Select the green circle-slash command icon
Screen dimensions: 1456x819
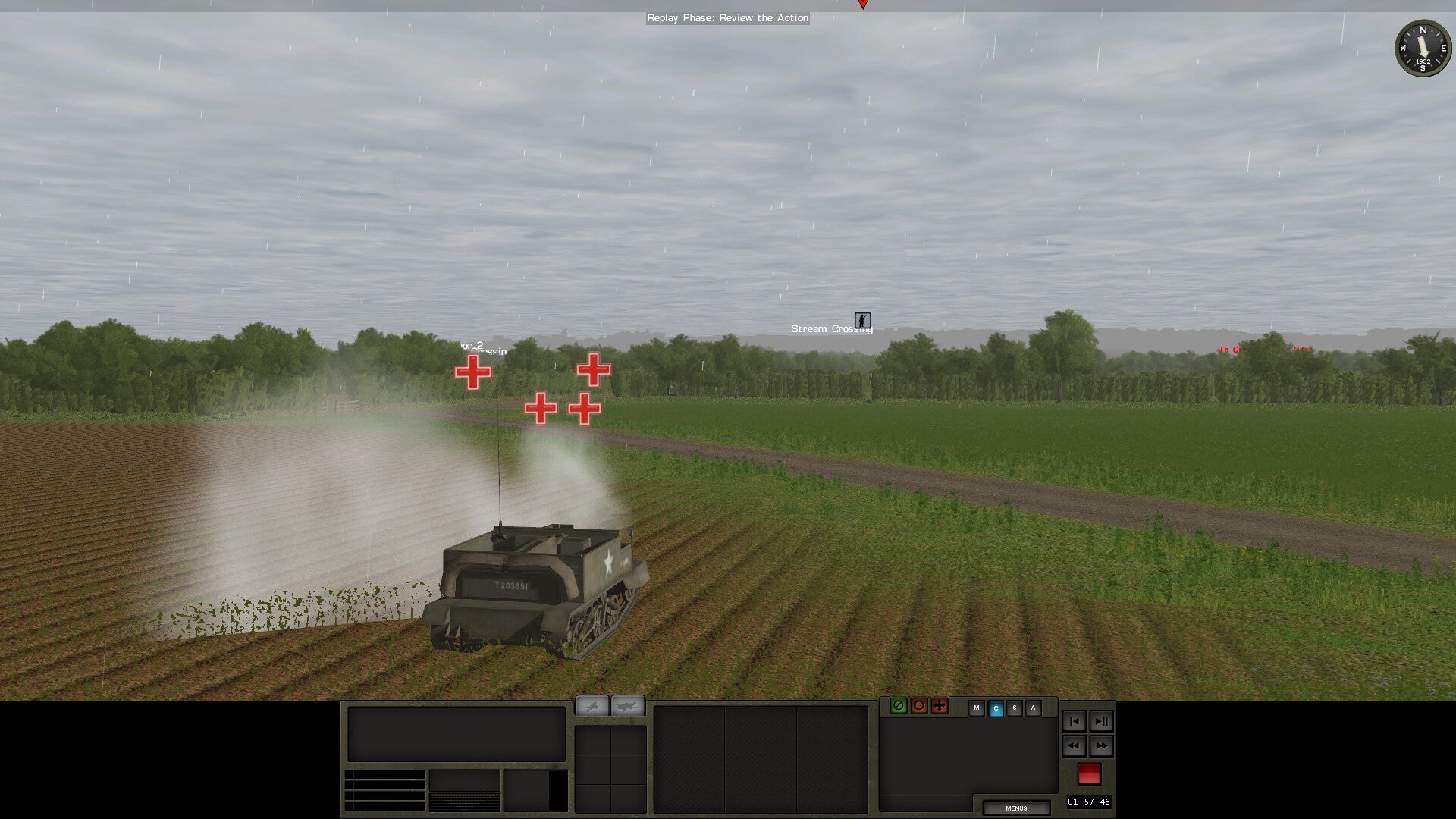[x=899, y=706]
